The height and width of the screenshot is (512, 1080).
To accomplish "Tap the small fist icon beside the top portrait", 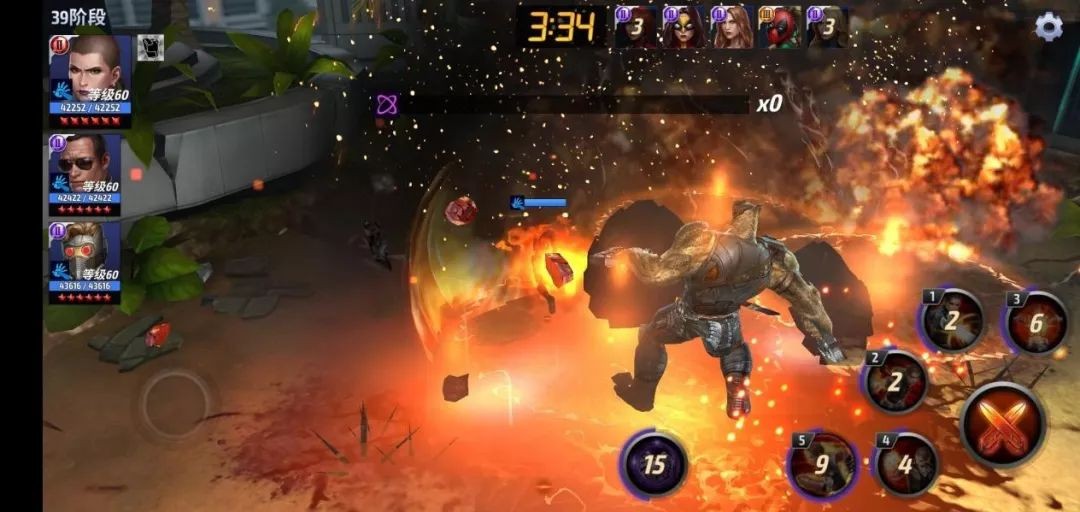I will (x=150, y=48).
